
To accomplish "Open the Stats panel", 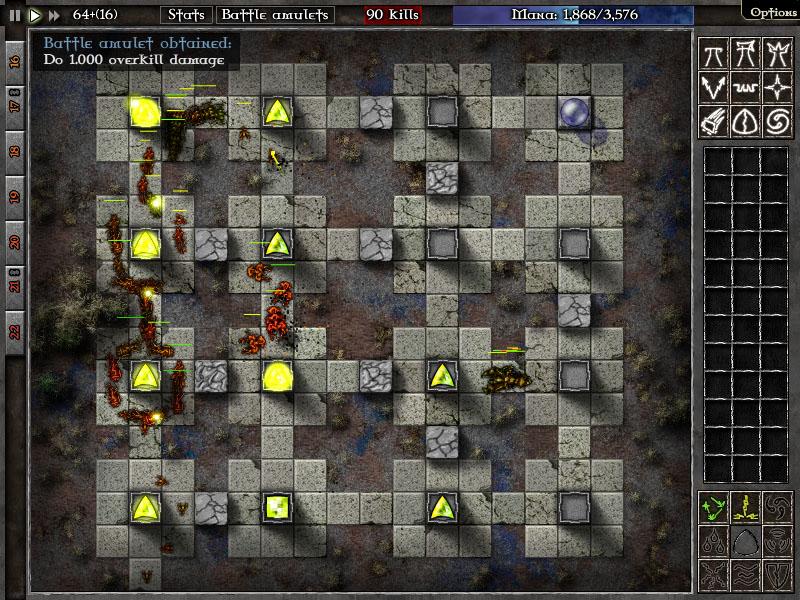I will coord(185,15).
